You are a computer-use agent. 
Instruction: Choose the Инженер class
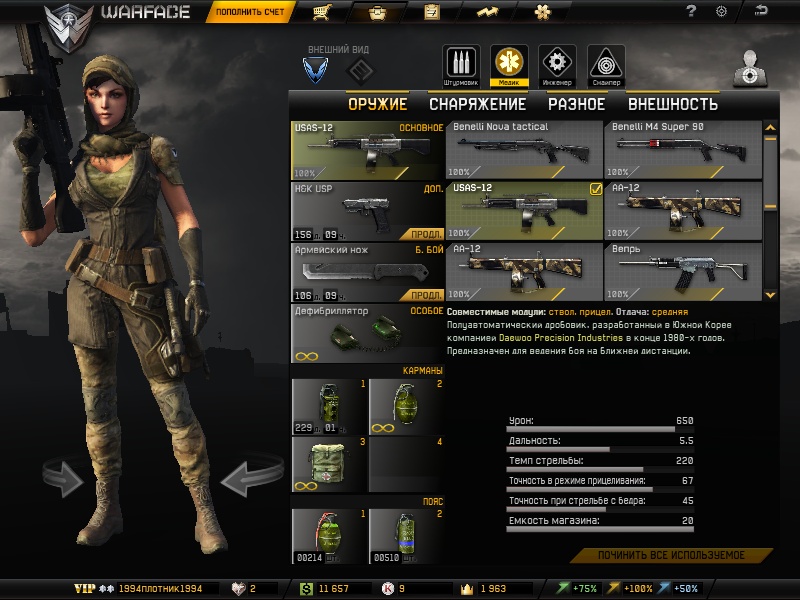557,65
